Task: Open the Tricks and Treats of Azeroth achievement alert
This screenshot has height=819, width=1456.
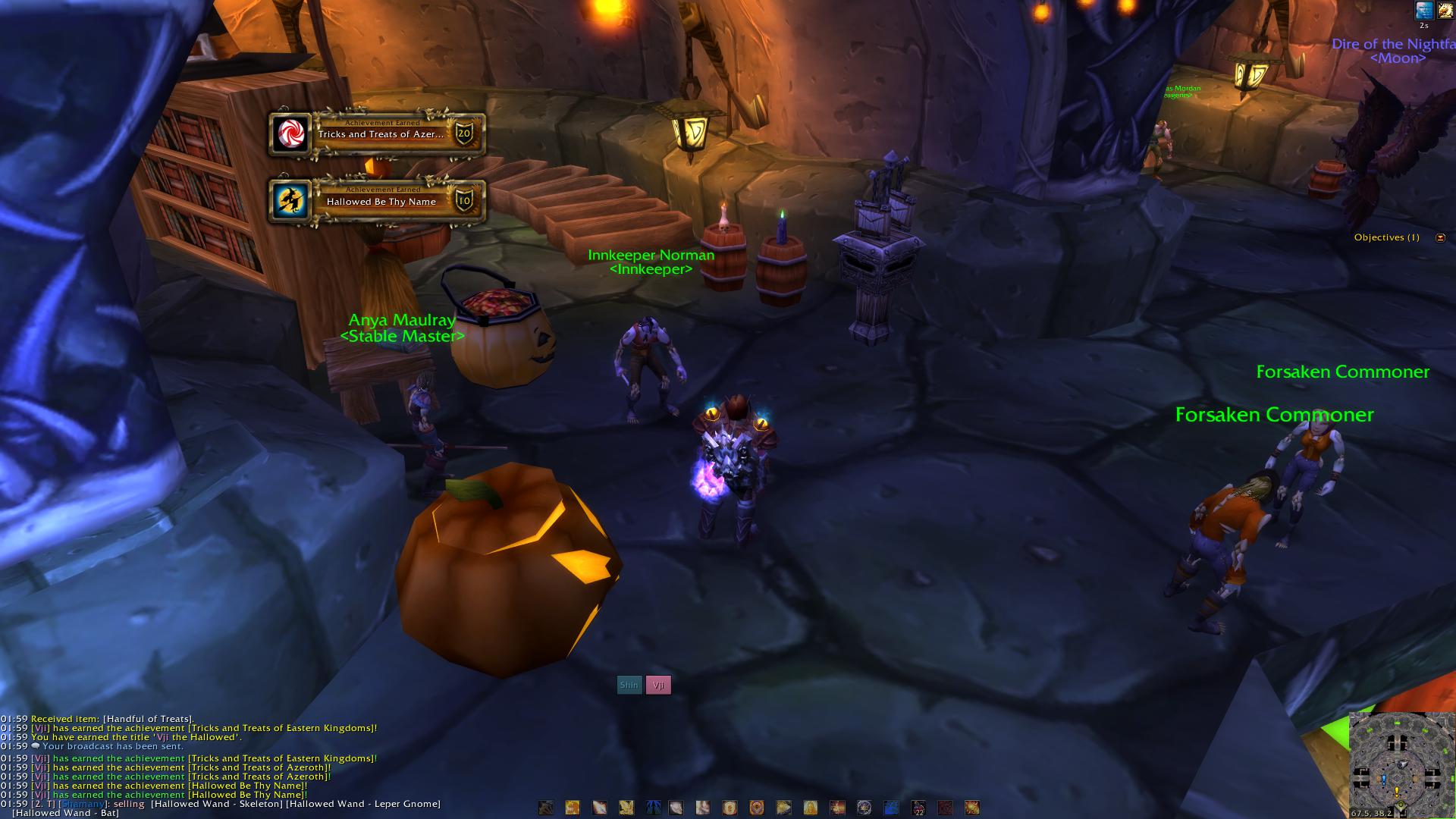Action: [378, 134]
